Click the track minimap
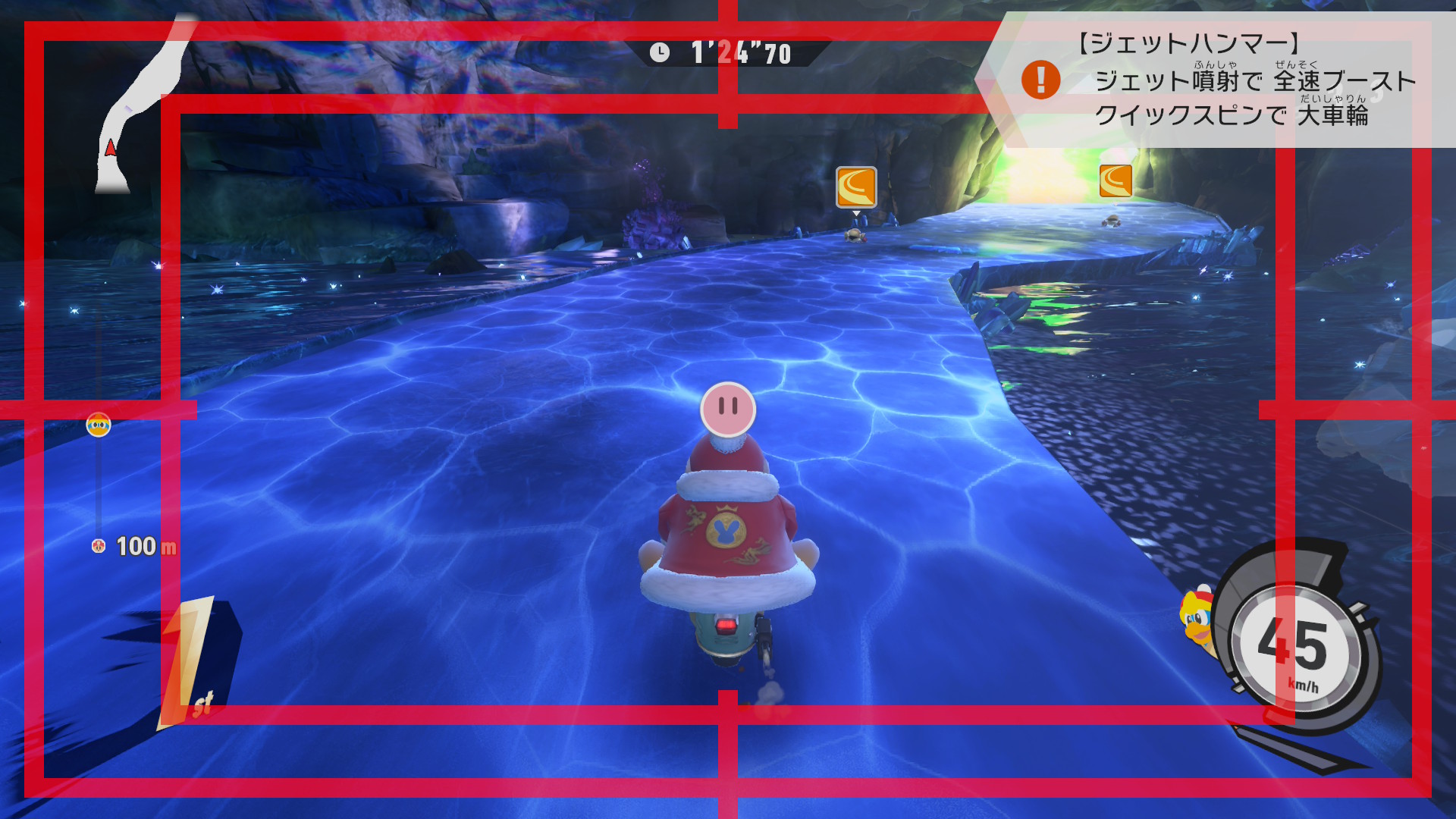Screen dimensions: 1456x819 coord(140,106)
